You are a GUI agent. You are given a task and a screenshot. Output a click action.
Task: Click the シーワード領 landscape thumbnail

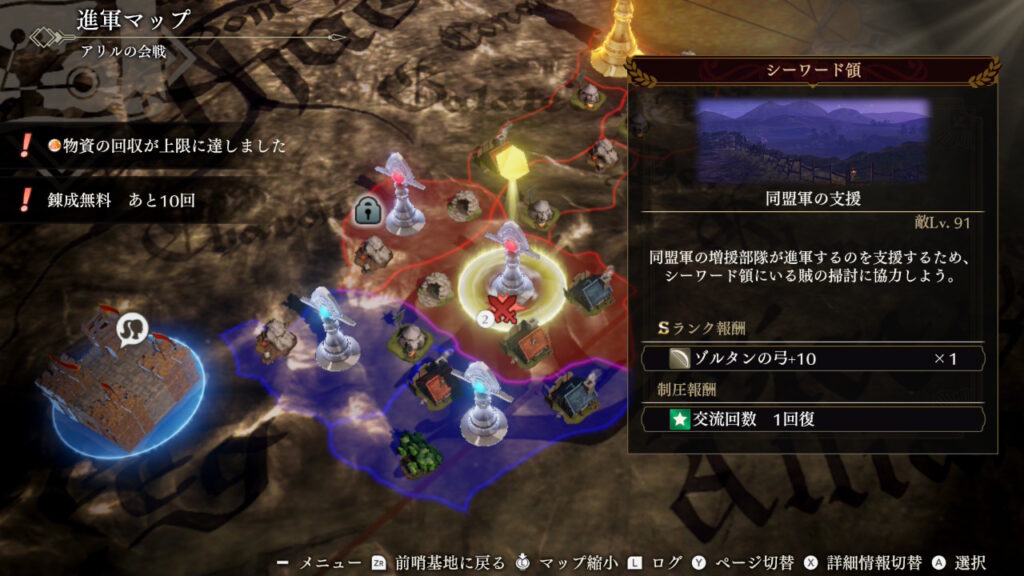tap(812, 140)
